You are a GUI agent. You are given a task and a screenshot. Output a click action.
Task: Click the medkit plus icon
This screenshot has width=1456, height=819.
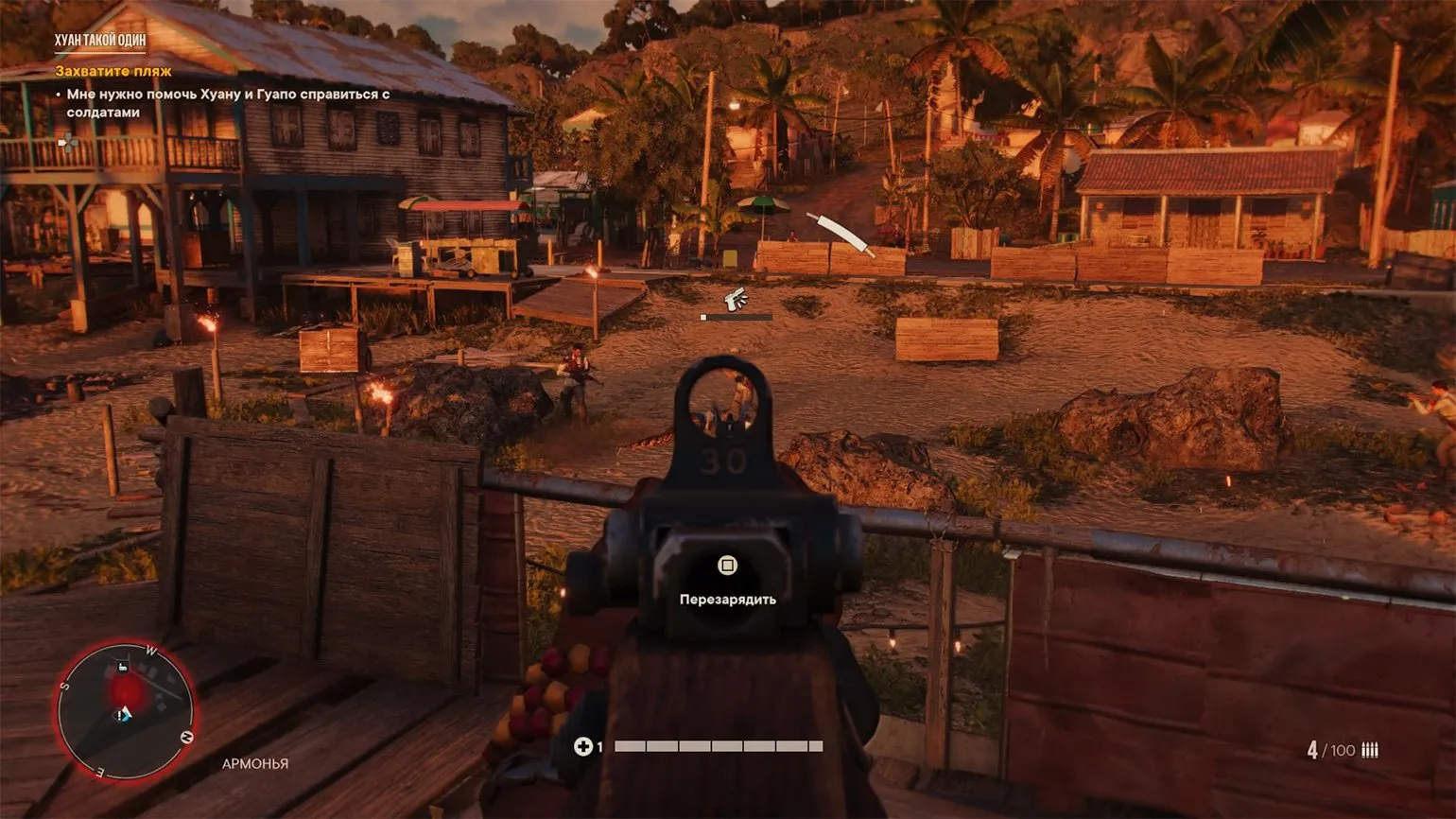coord(582,746)
